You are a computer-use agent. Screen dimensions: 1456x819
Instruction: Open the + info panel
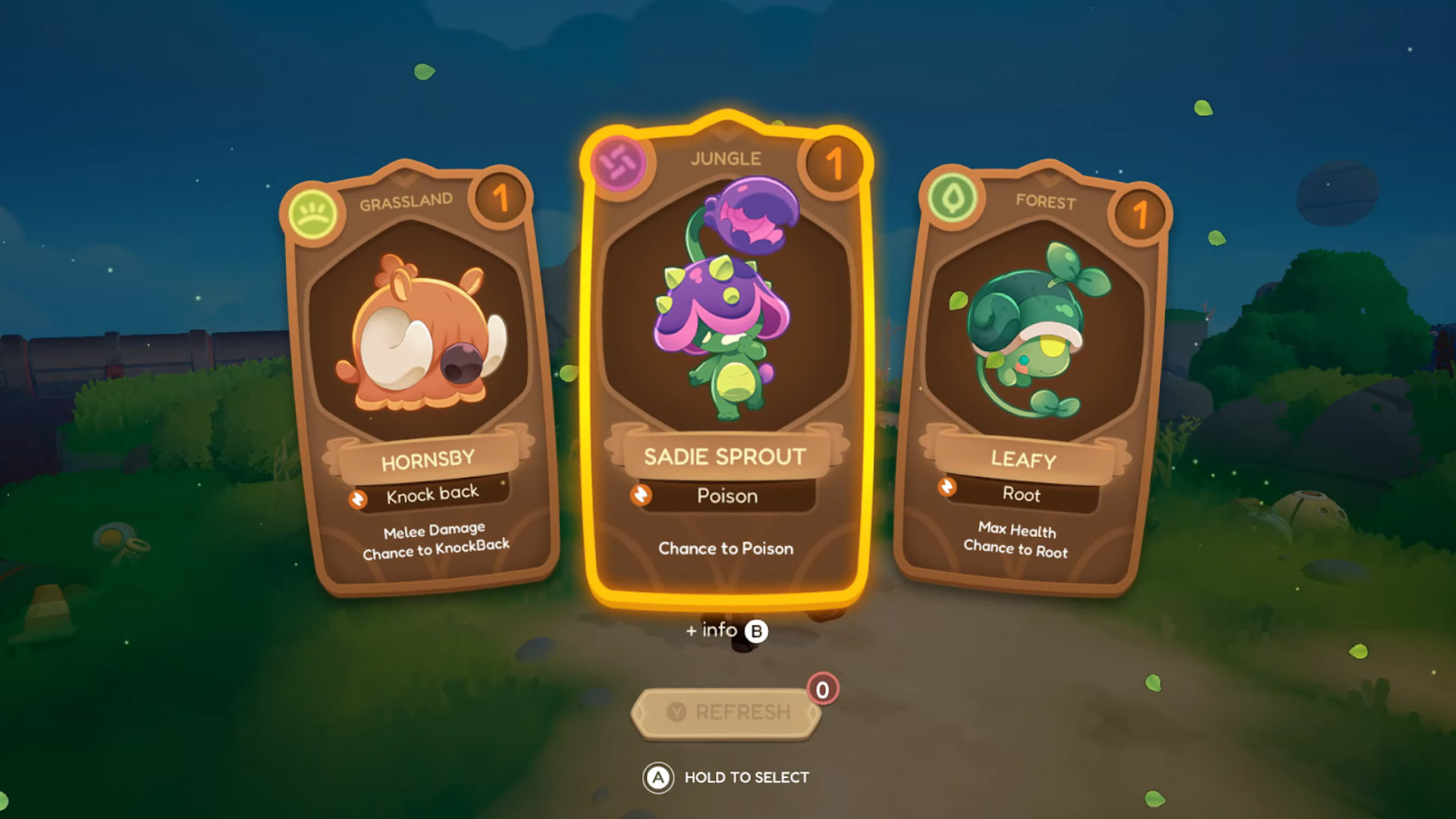click(x=713, y=630)
